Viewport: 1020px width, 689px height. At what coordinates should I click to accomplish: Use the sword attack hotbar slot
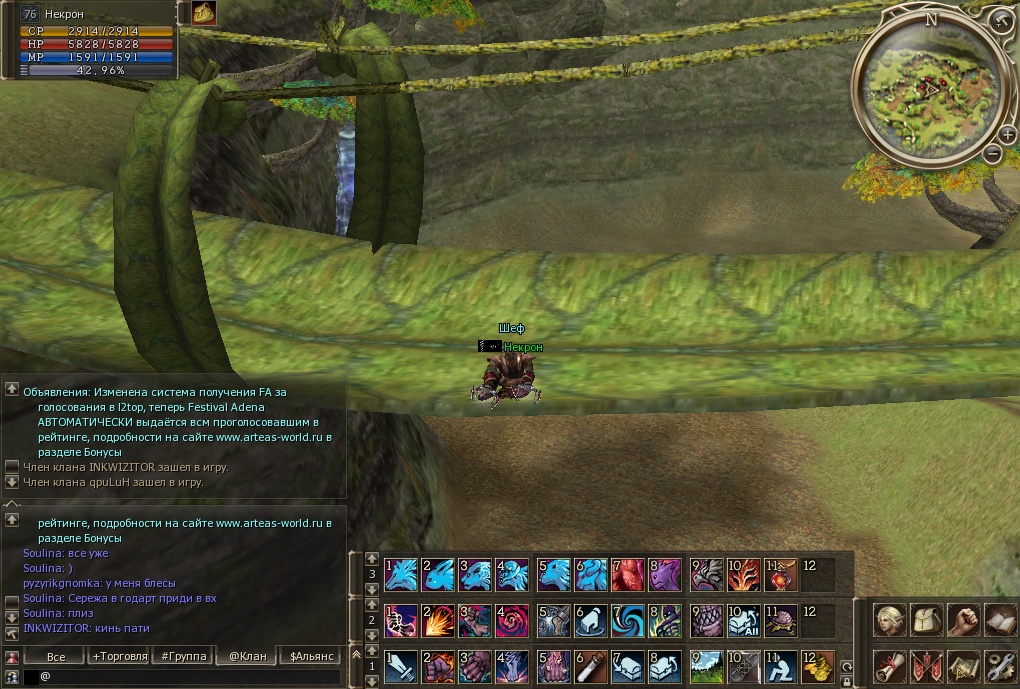pos(402,667)
